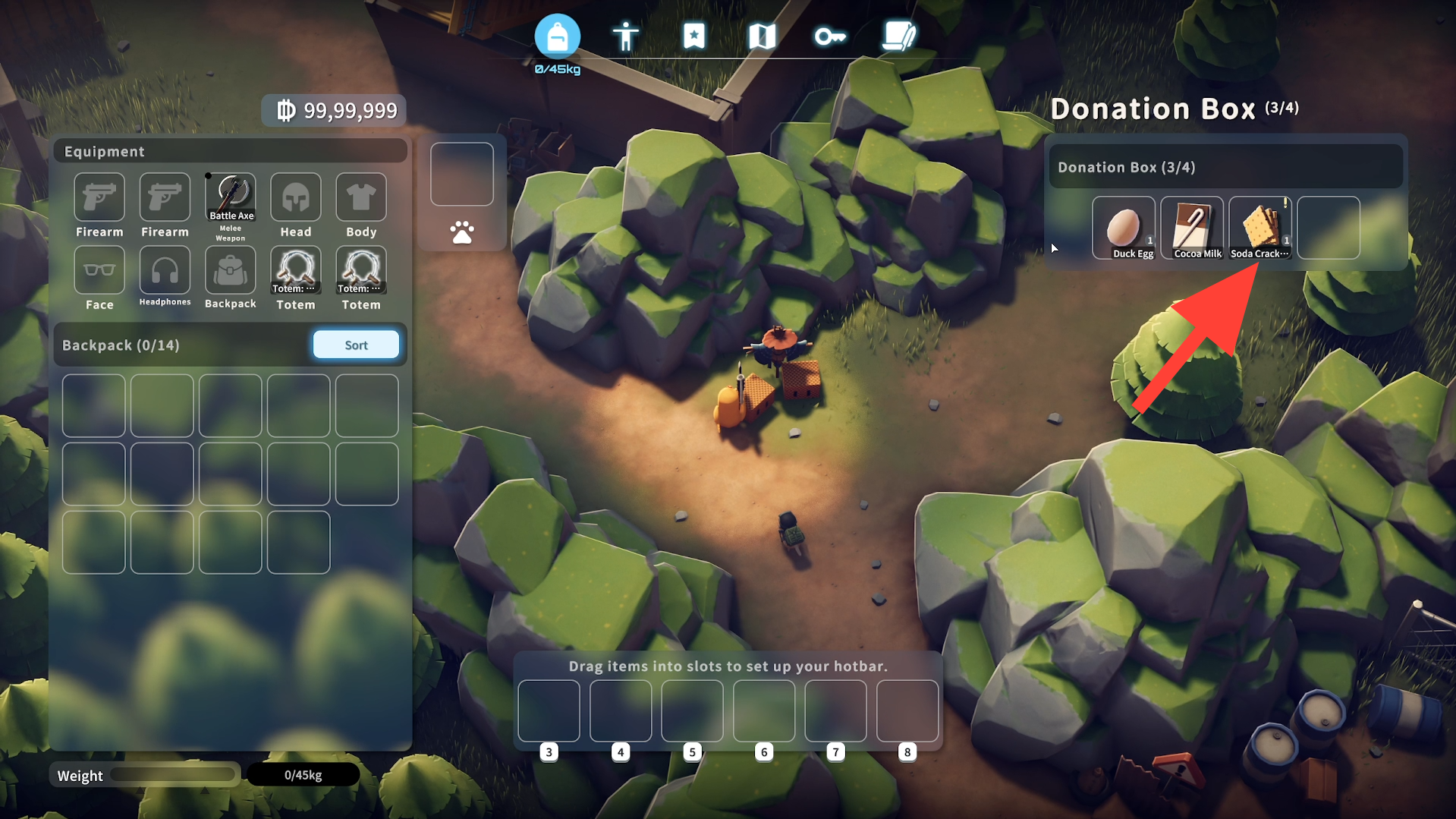Open the Headphones equipment slot
Screen dimensions: 1456x819
pos(165,270)
